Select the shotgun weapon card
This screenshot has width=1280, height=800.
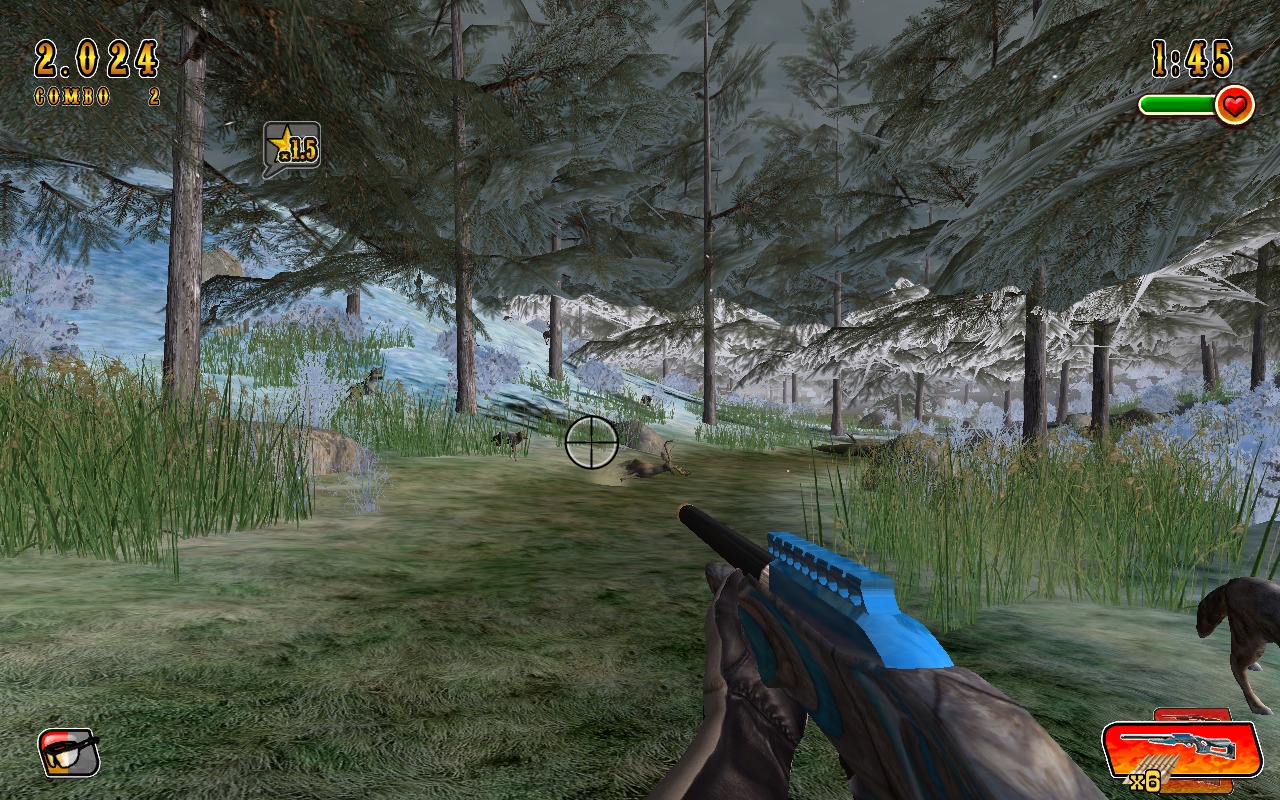coord(1180,749)
